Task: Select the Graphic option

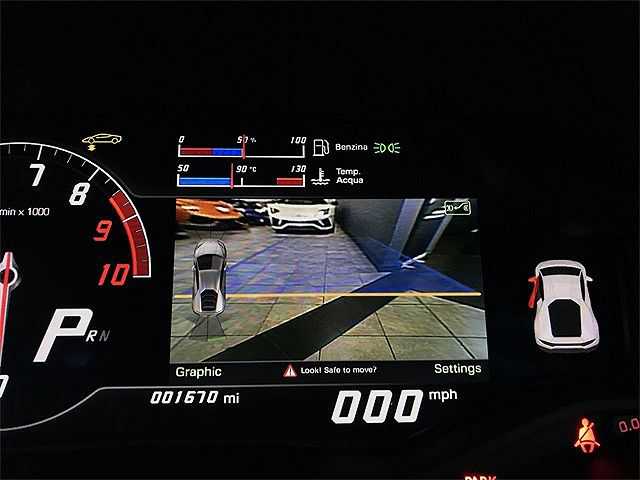Action: pos(198,371)
